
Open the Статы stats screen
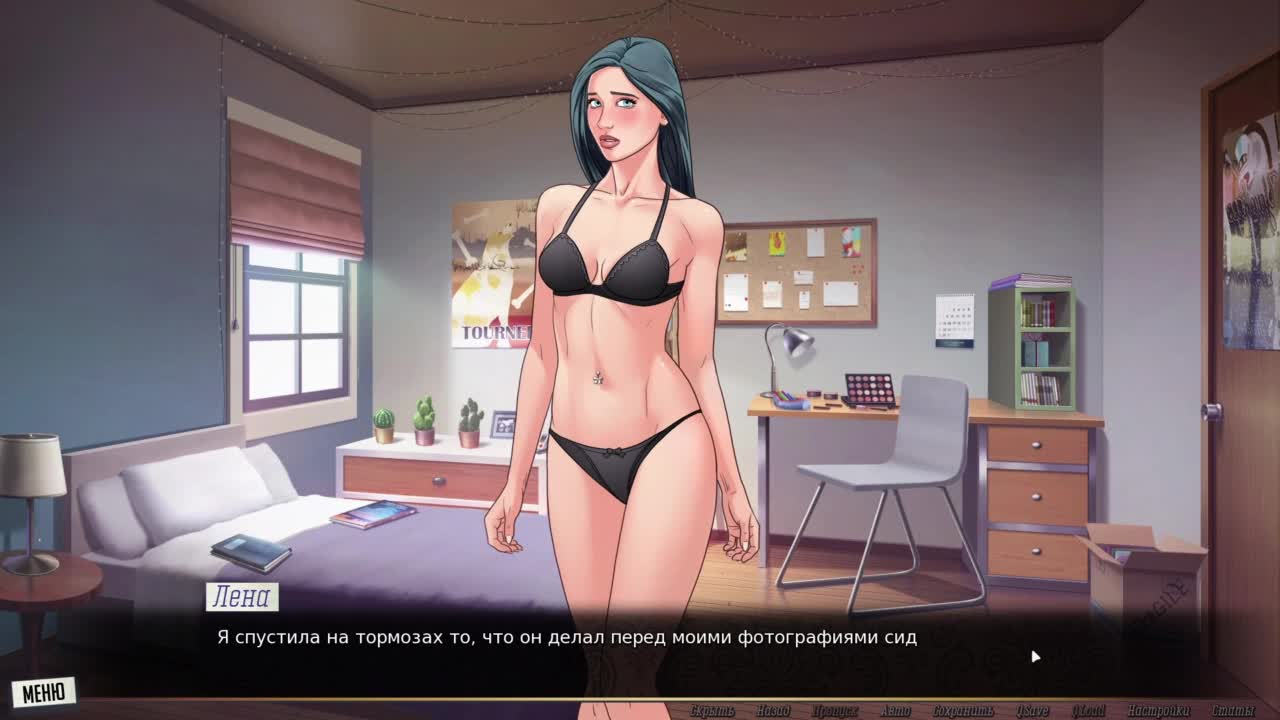pos(1233,711)
